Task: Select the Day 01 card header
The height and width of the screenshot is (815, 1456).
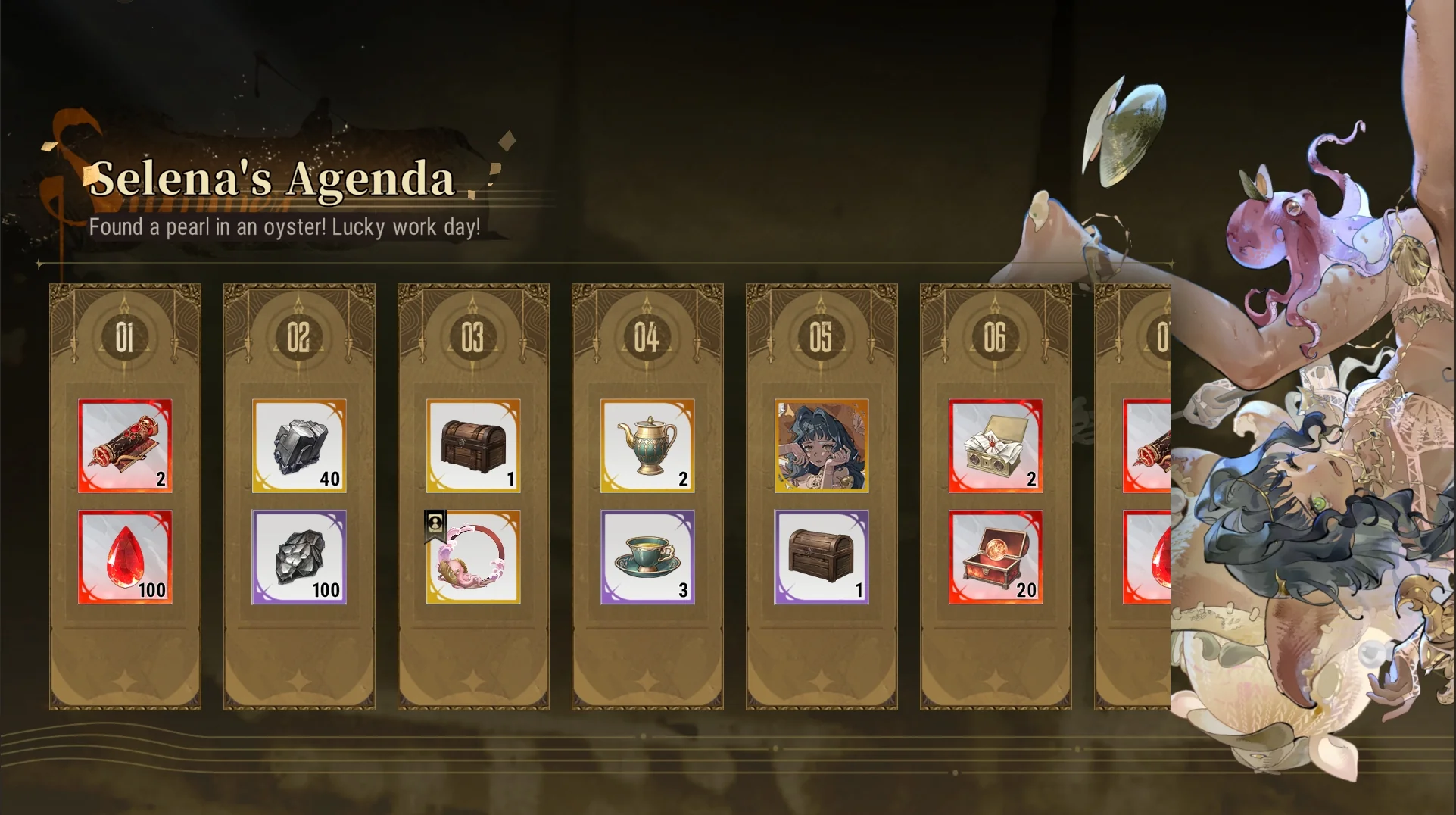Action: [x=125, y=337]
